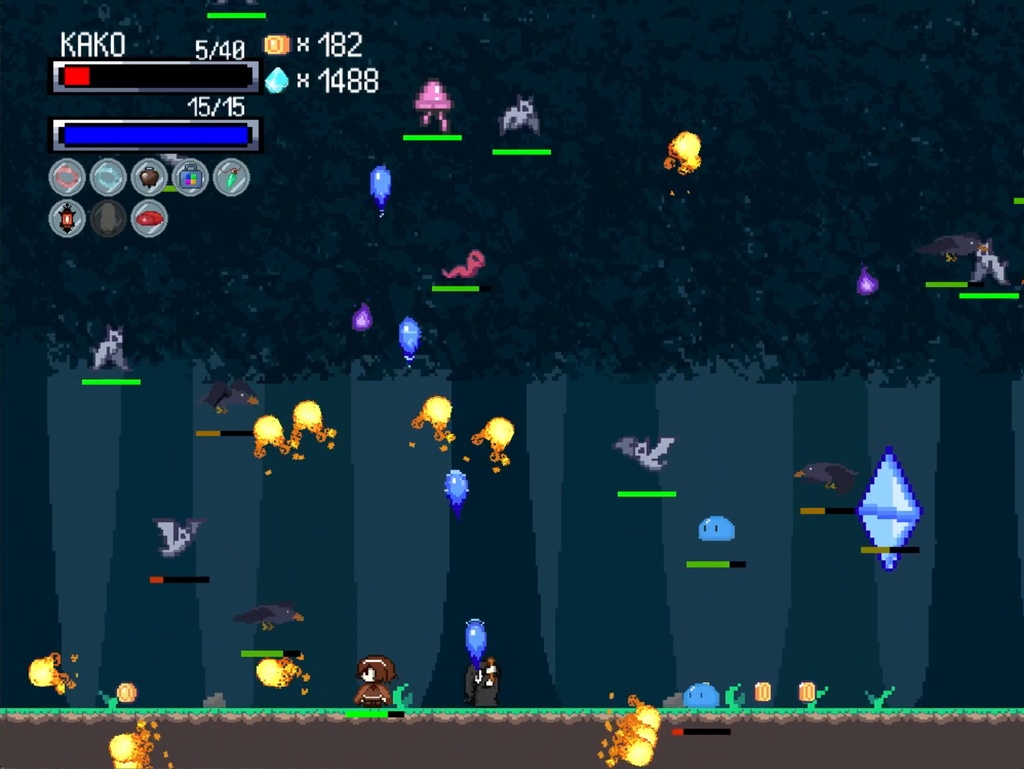Select the pink ring item icon
The width and height of the screenshot is (1024, 769).
pyautogui.click(x=67, y=178)
